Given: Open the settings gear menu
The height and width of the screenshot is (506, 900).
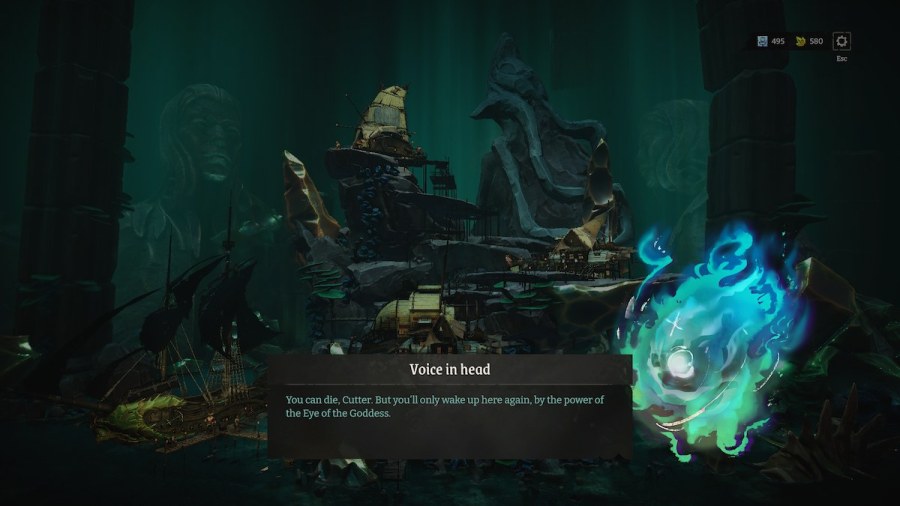Looking at the screenshot, I should (x=842, y=41).
